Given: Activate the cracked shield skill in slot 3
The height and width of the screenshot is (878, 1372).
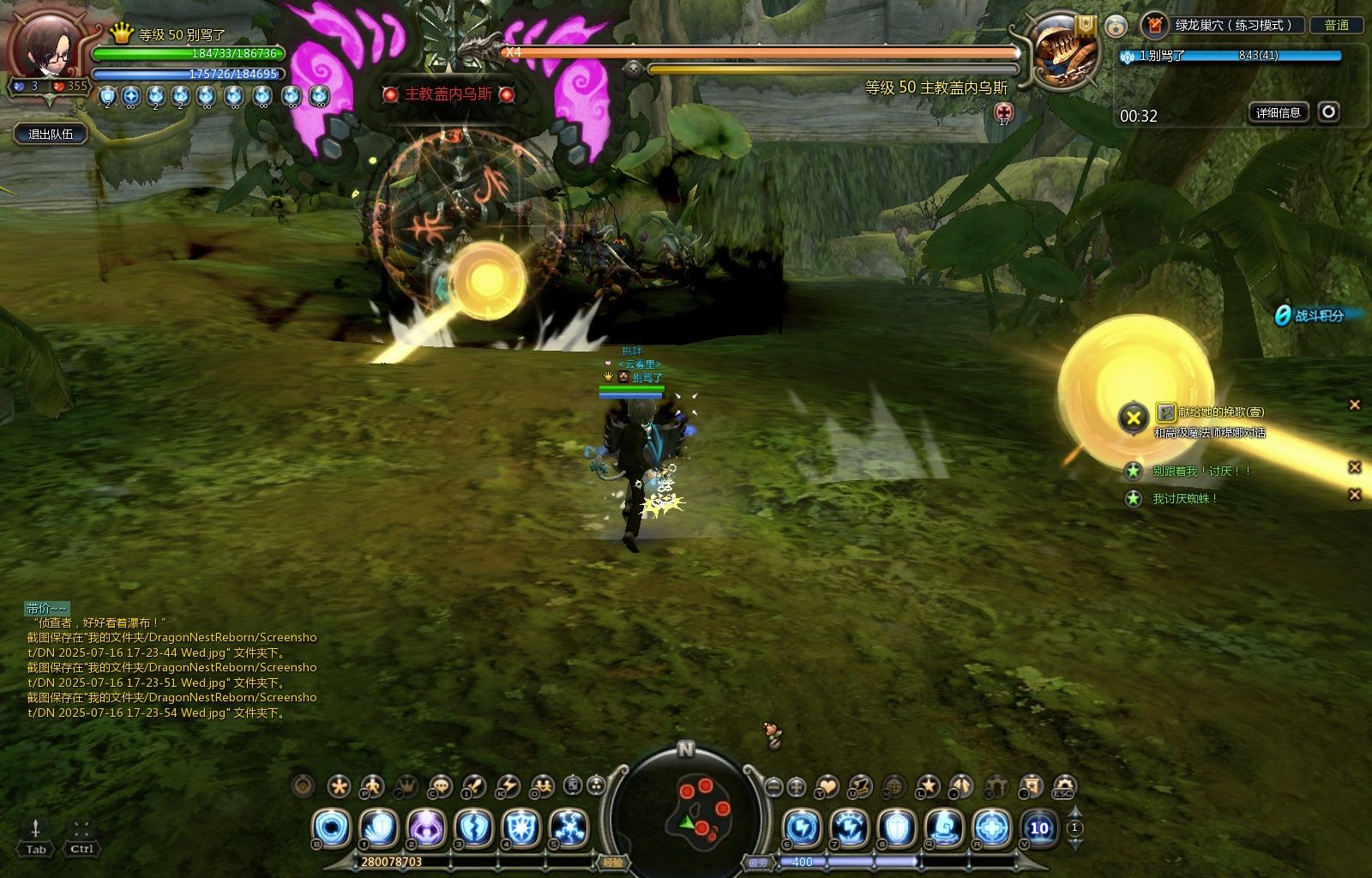Looking at the screenshot, I should pyautogui.click(x=473, y=828).
